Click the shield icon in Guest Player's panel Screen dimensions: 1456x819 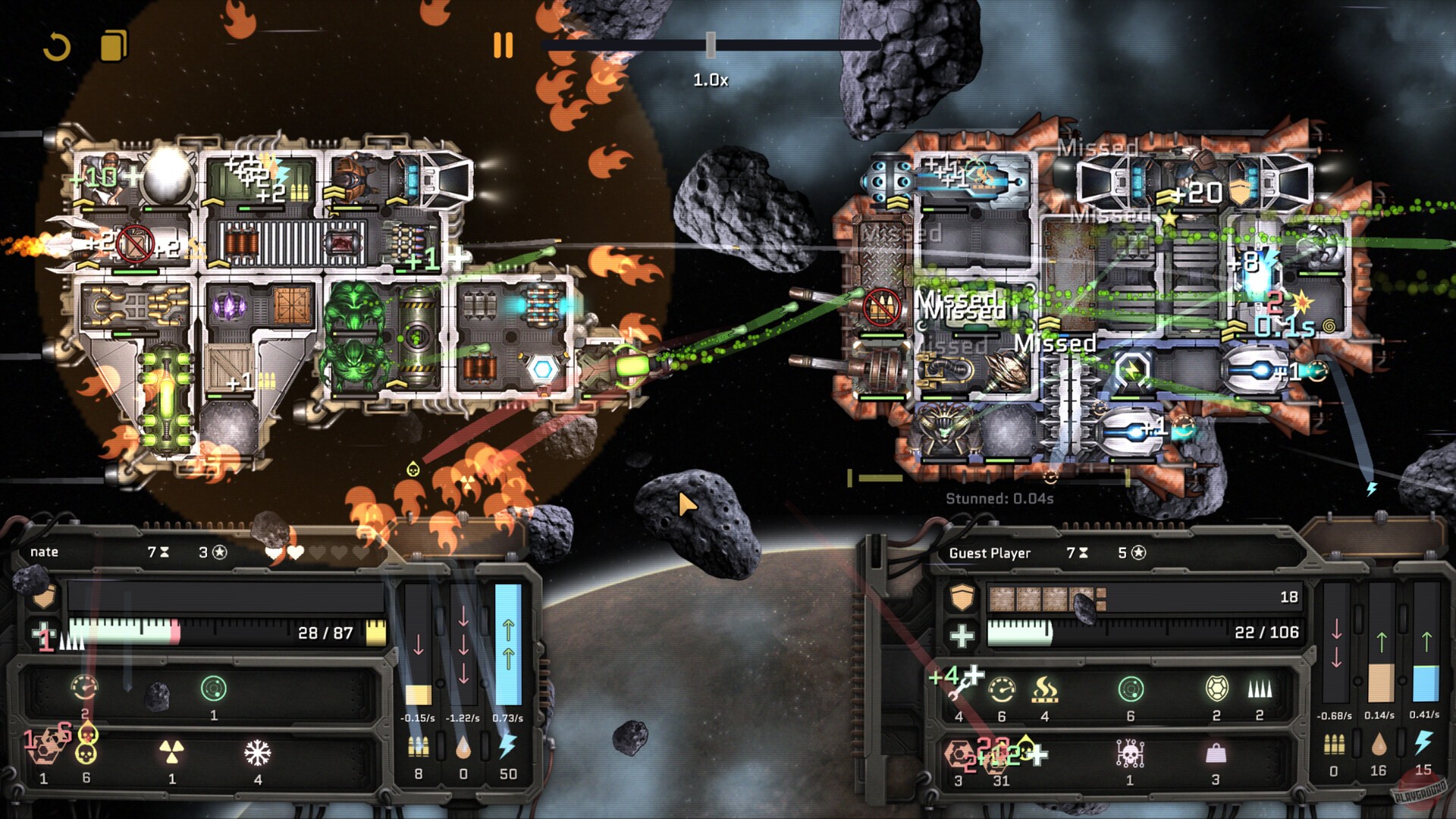[962, 598]
